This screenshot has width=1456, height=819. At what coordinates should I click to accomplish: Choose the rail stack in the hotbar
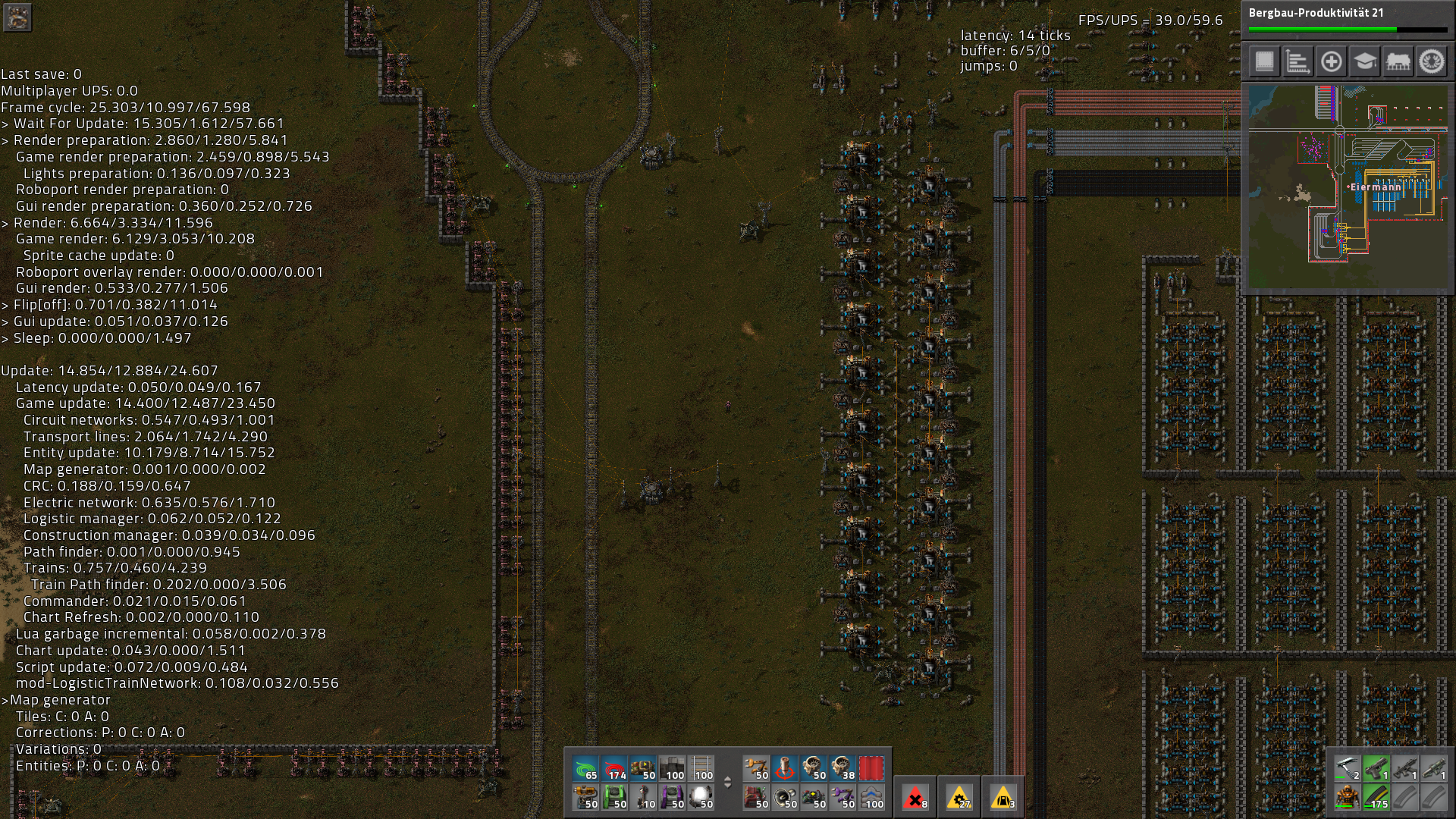(x=701, y=768)
